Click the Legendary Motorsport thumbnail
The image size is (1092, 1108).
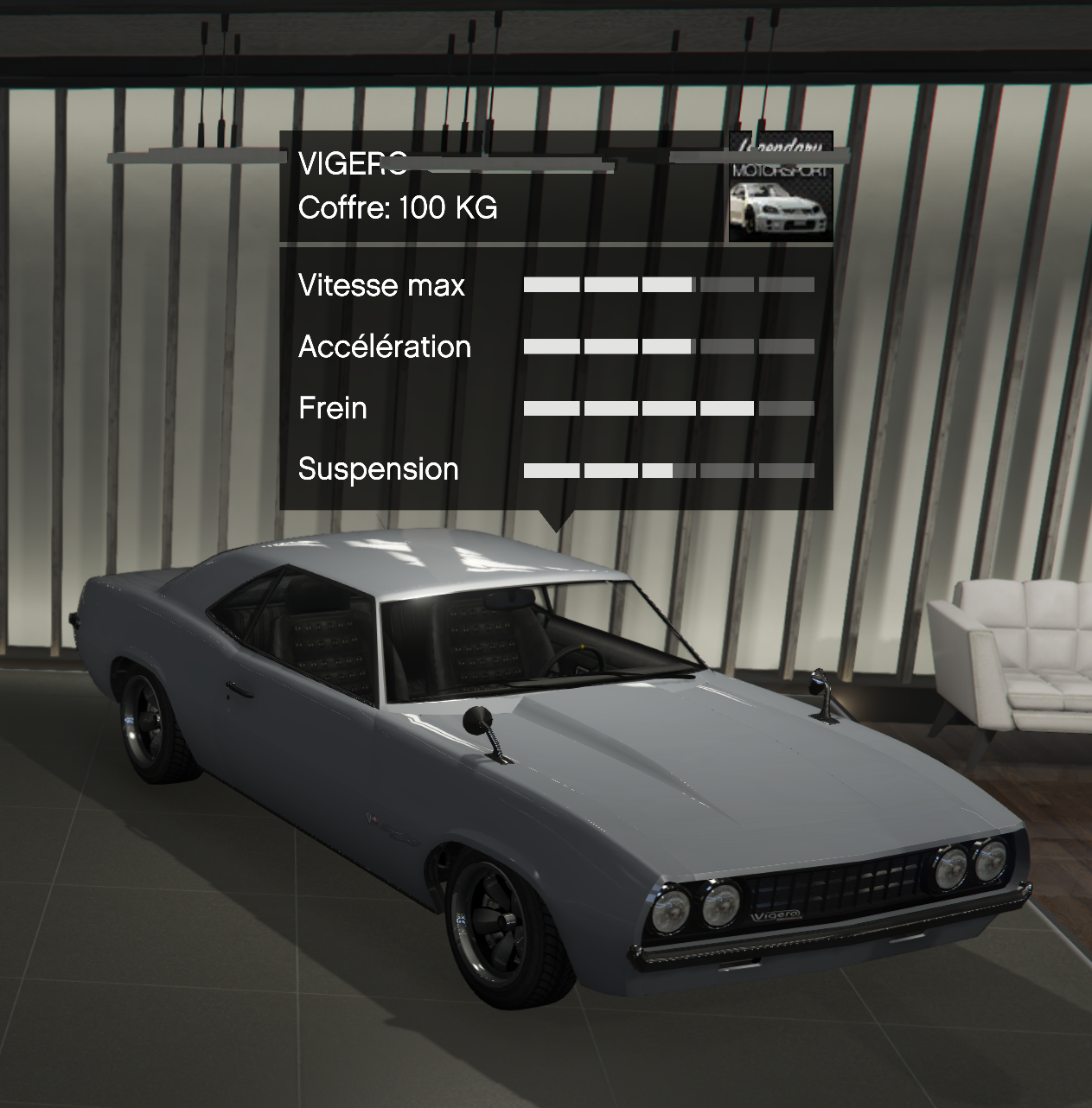tap(781, 188)
